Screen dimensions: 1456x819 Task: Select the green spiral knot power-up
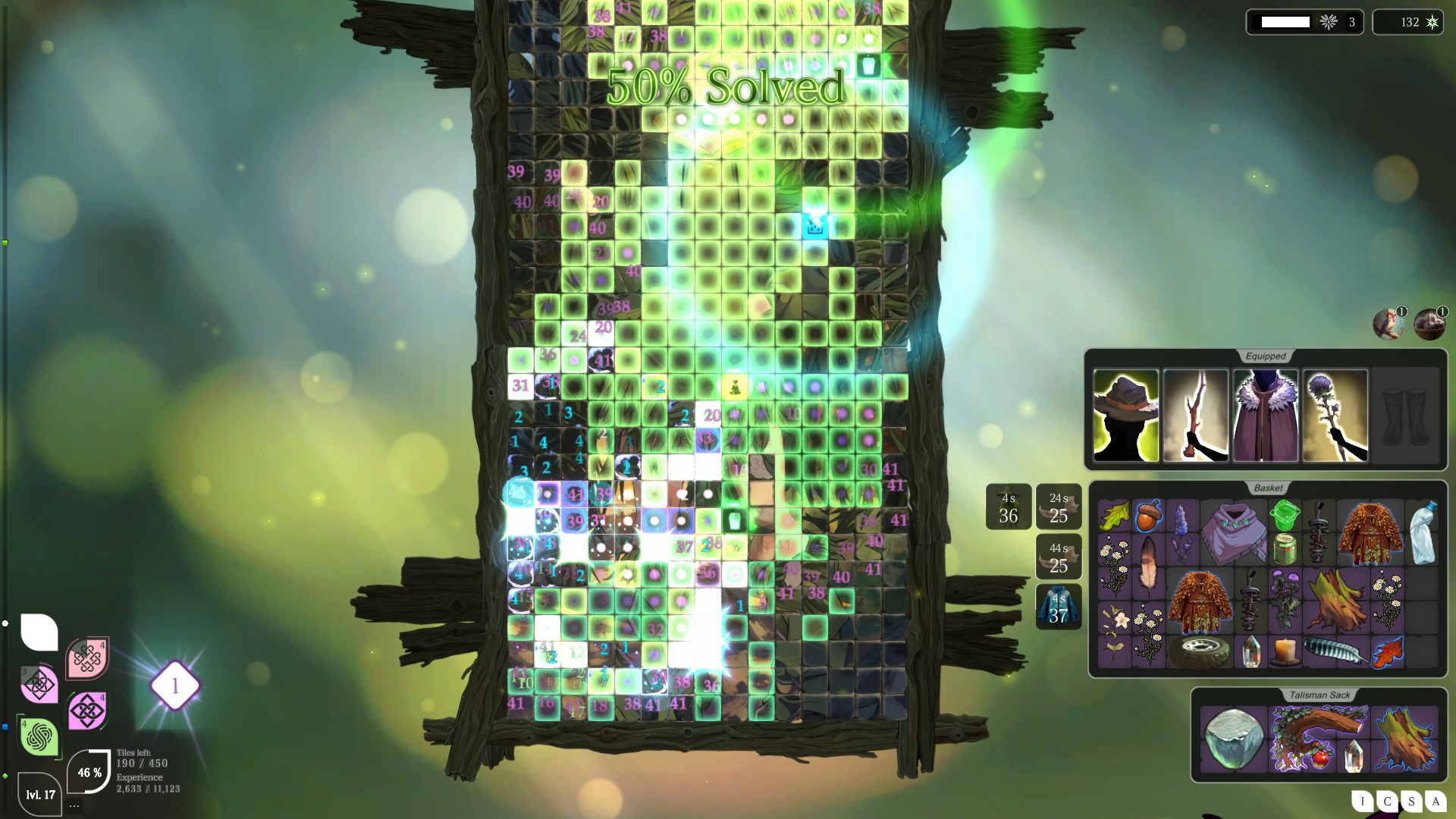click(x=39, y=735)
